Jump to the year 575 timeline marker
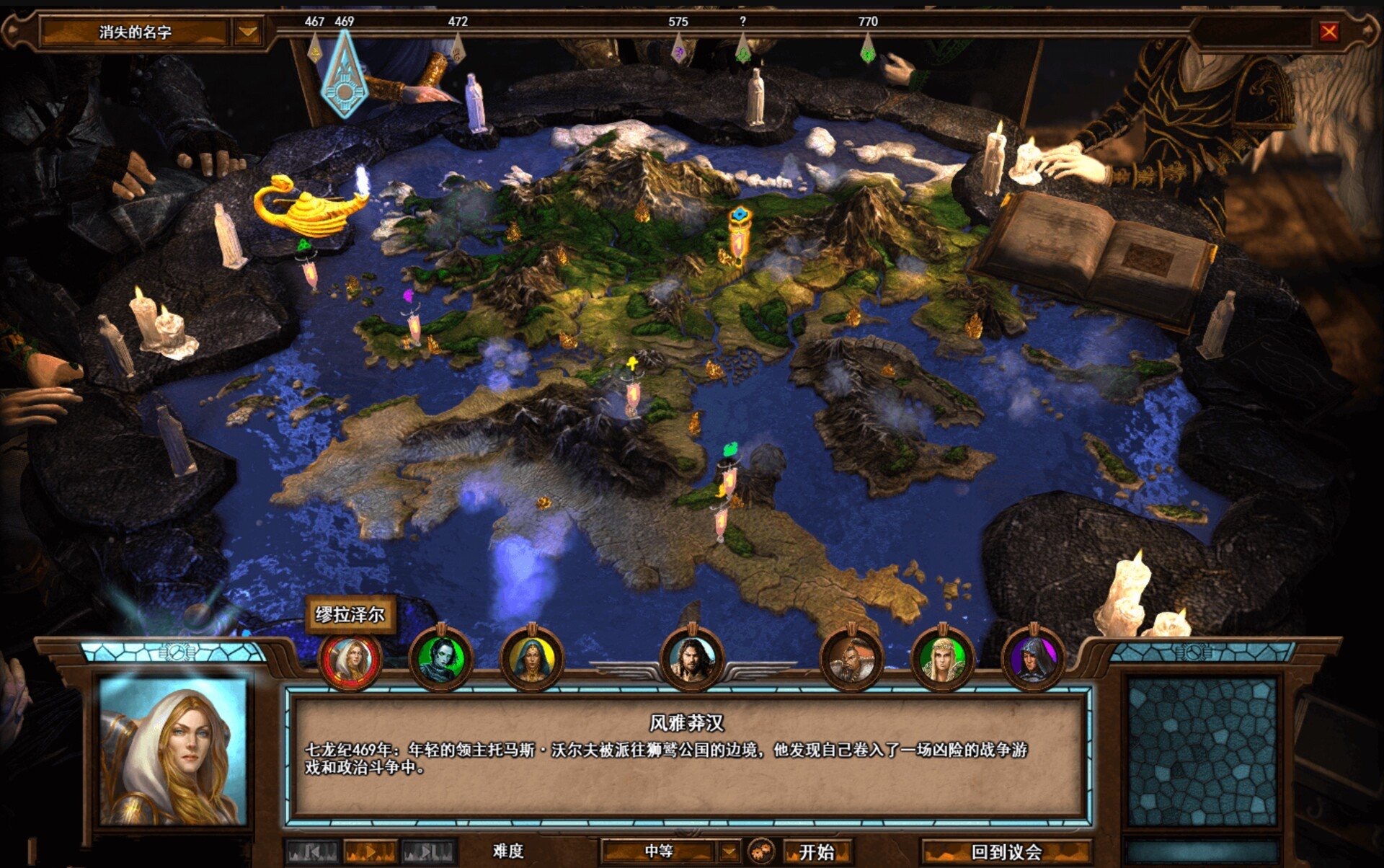The width and height of the screenshot is (1384, 868). point(678,49)
